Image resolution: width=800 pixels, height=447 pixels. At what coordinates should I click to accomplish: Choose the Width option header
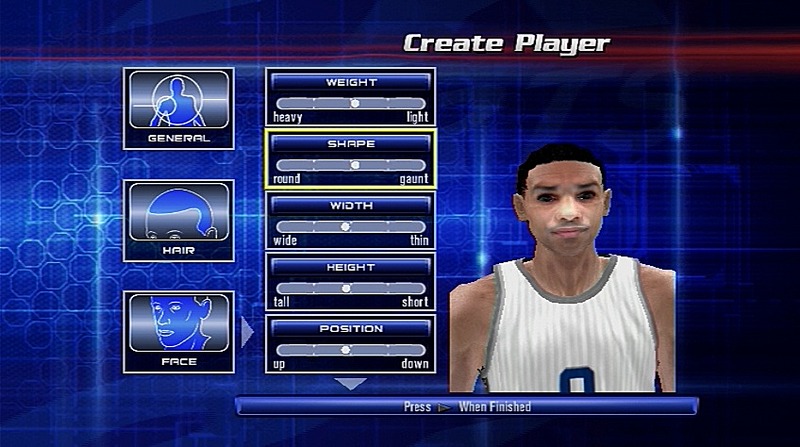point(350,205)
